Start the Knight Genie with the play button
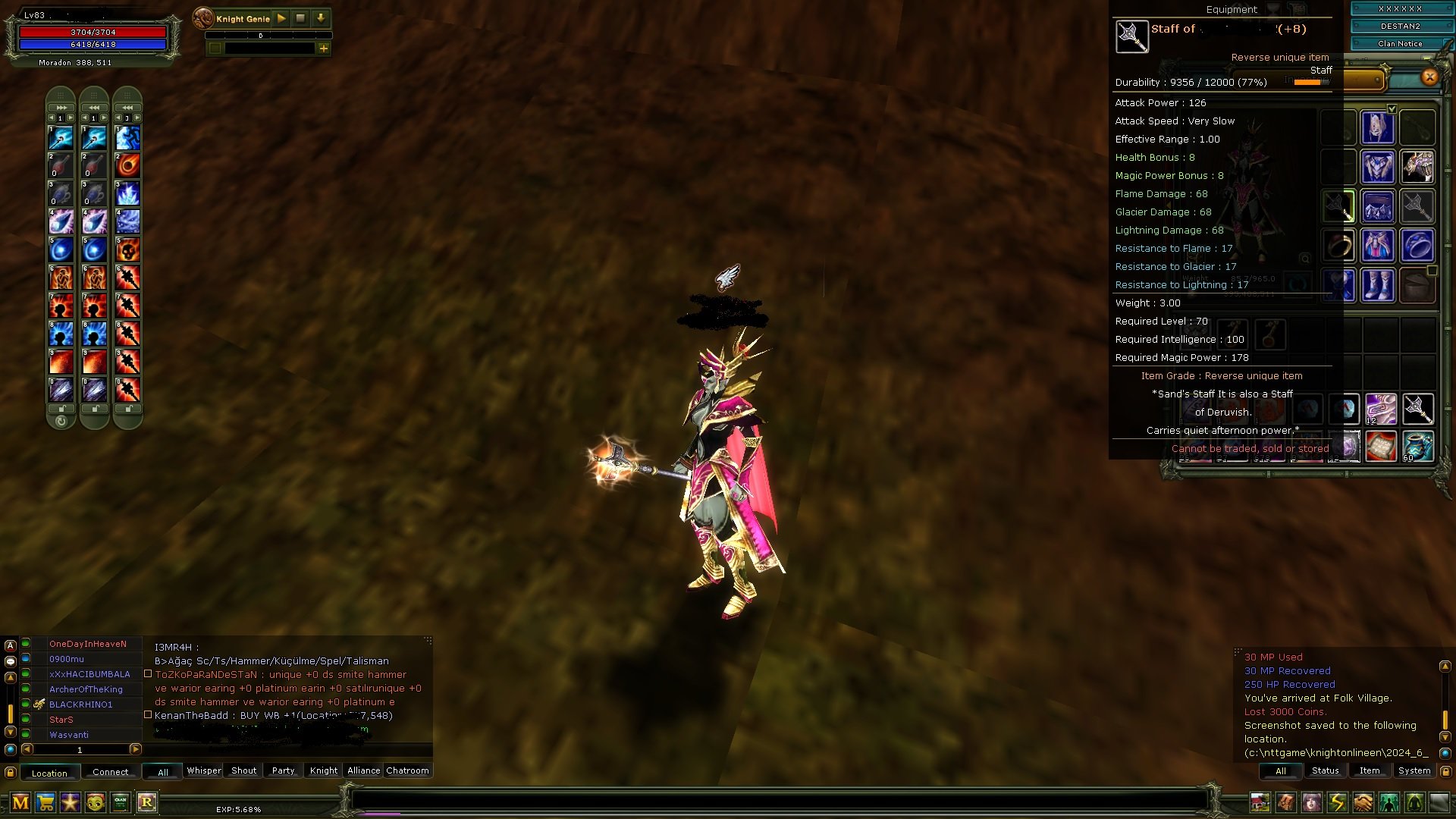This screenshot has width=1456, height=819. [x=281, y=18]
